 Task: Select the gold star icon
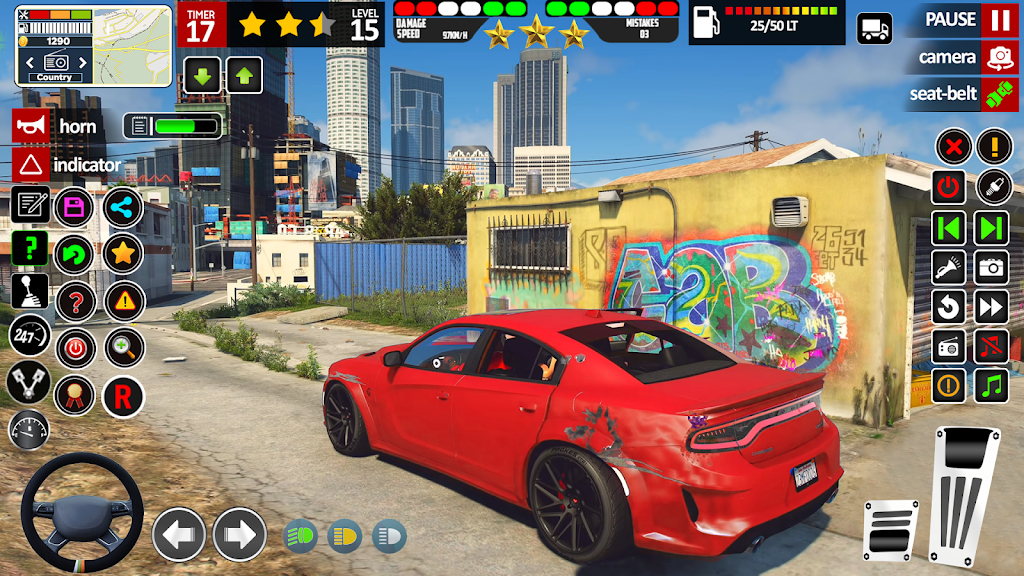pos(123,254)
